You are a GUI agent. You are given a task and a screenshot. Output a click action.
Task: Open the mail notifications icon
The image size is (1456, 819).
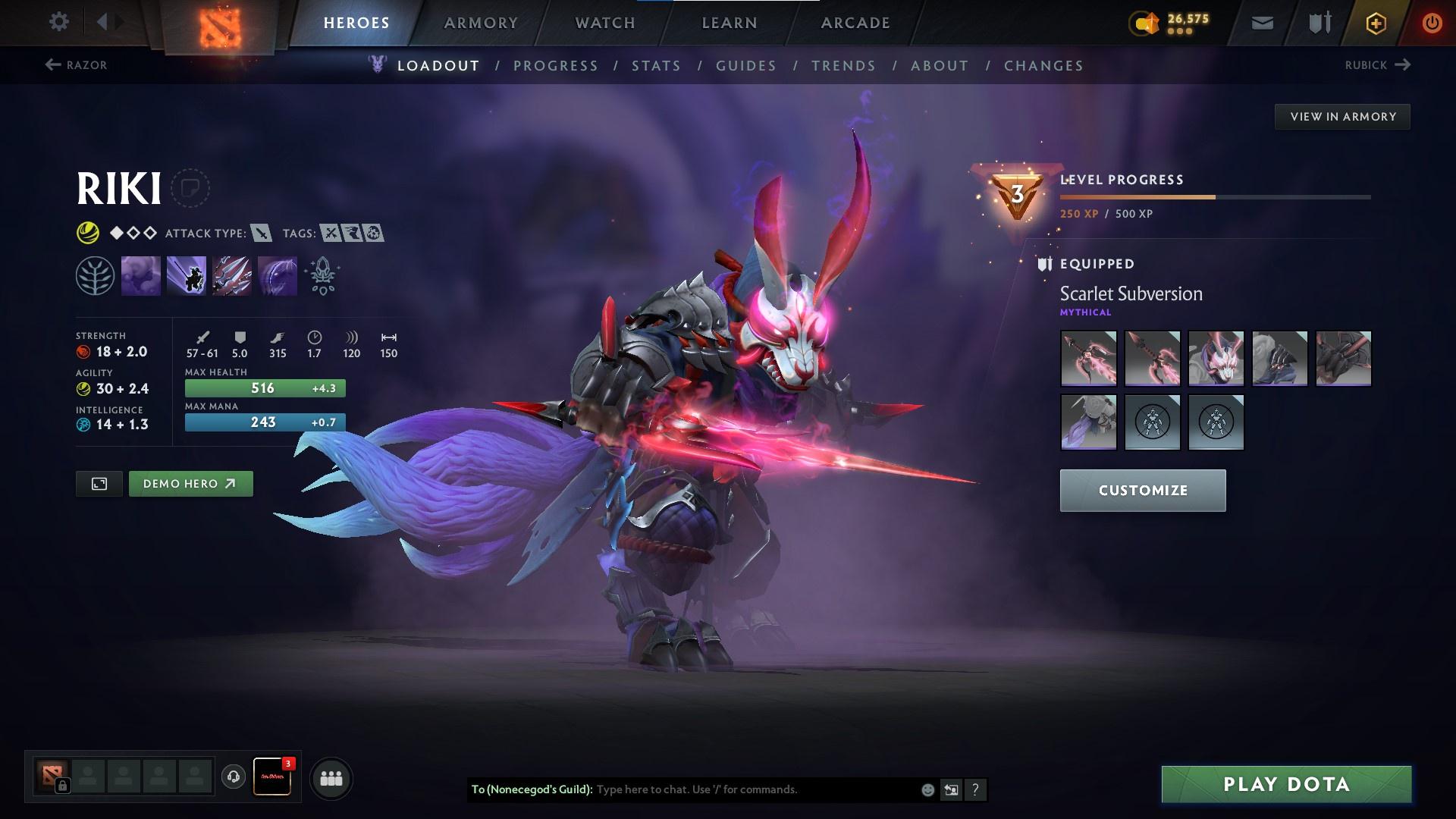pyautogui.click(x=1261, y=22)
